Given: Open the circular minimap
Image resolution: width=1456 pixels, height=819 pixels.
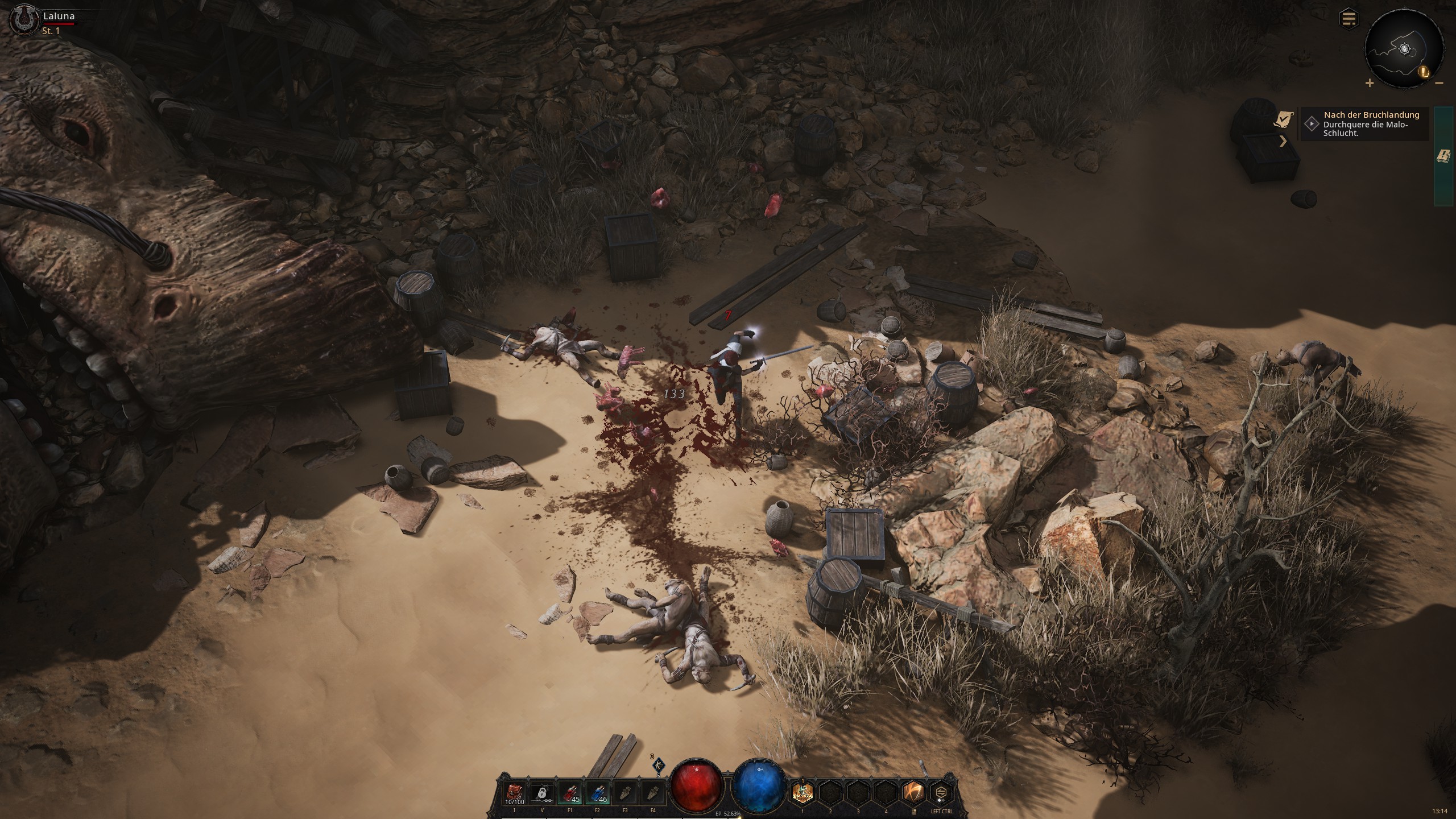Looking at the screenshot, I should pyautogui.click(x=1404, y=49).
